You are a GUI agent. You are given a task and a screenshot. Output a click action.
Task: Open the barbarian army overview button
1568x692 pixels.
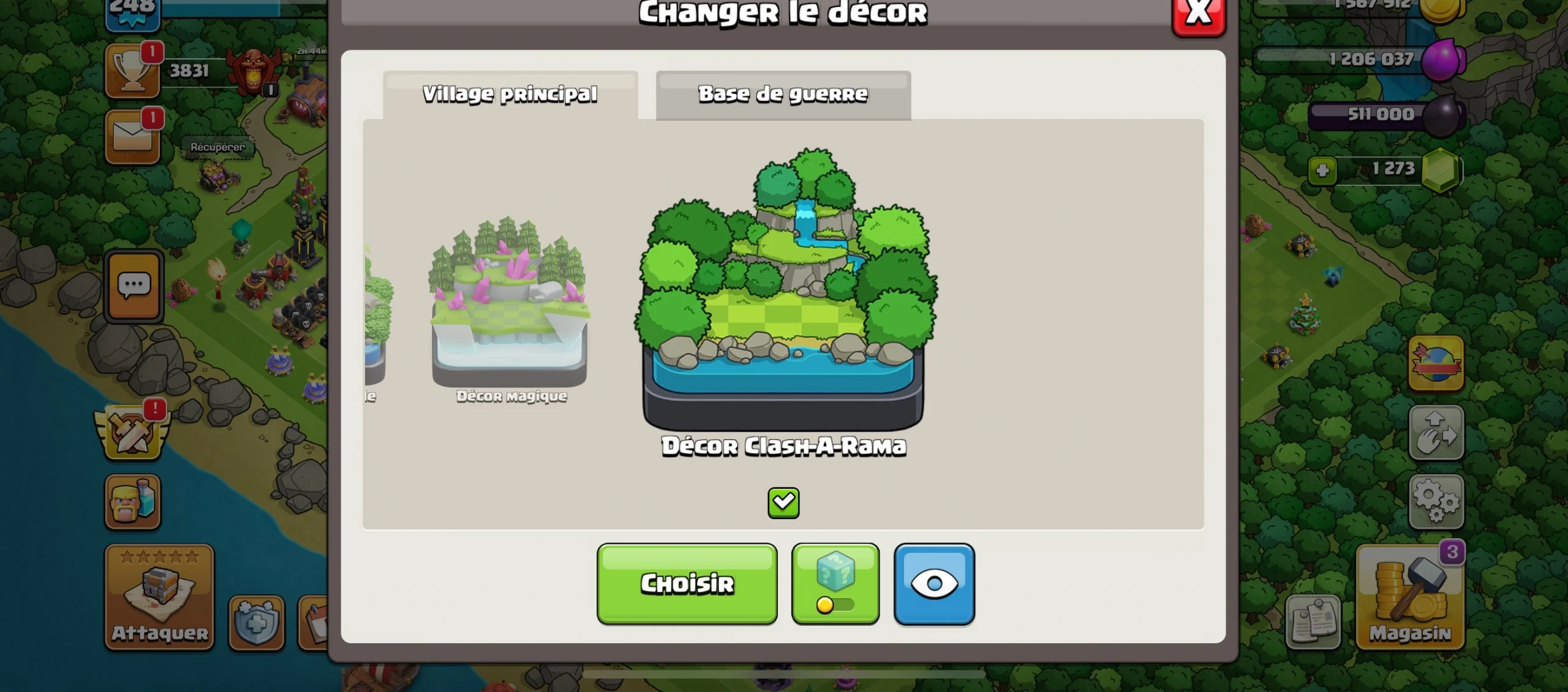(132, 501)
